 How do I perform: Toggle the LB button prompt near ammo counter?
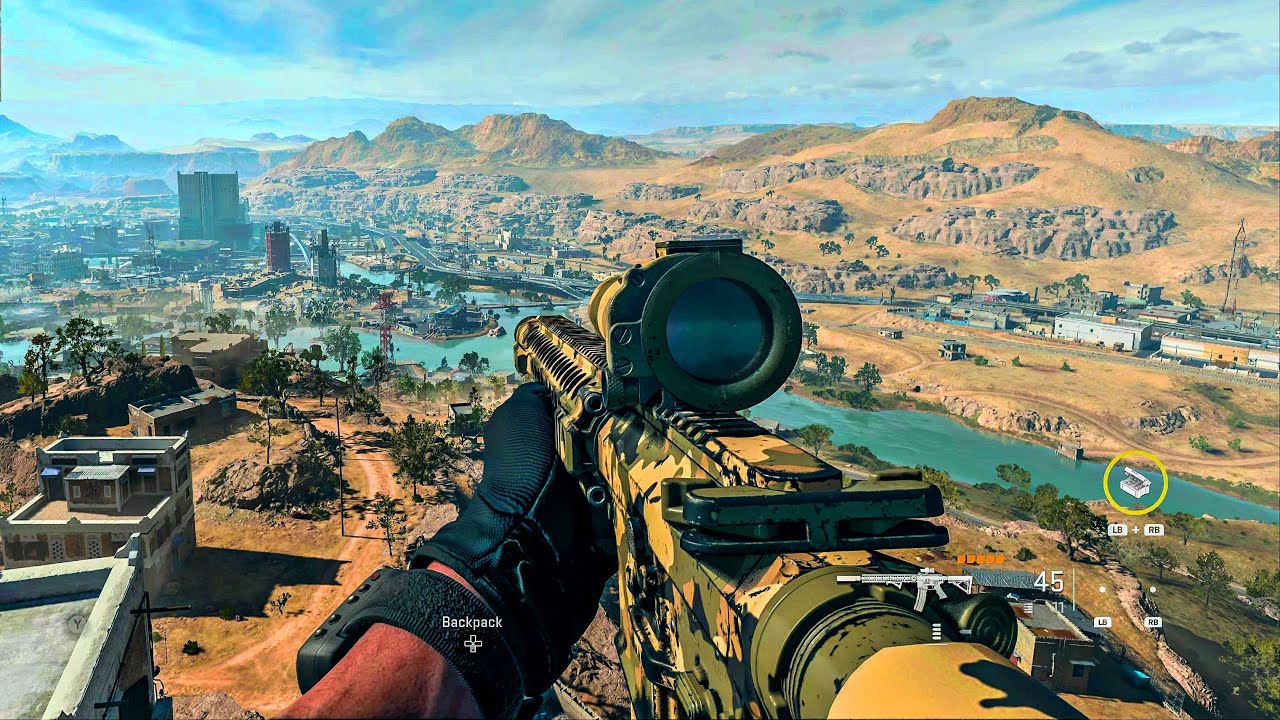tap(1103, 622)
